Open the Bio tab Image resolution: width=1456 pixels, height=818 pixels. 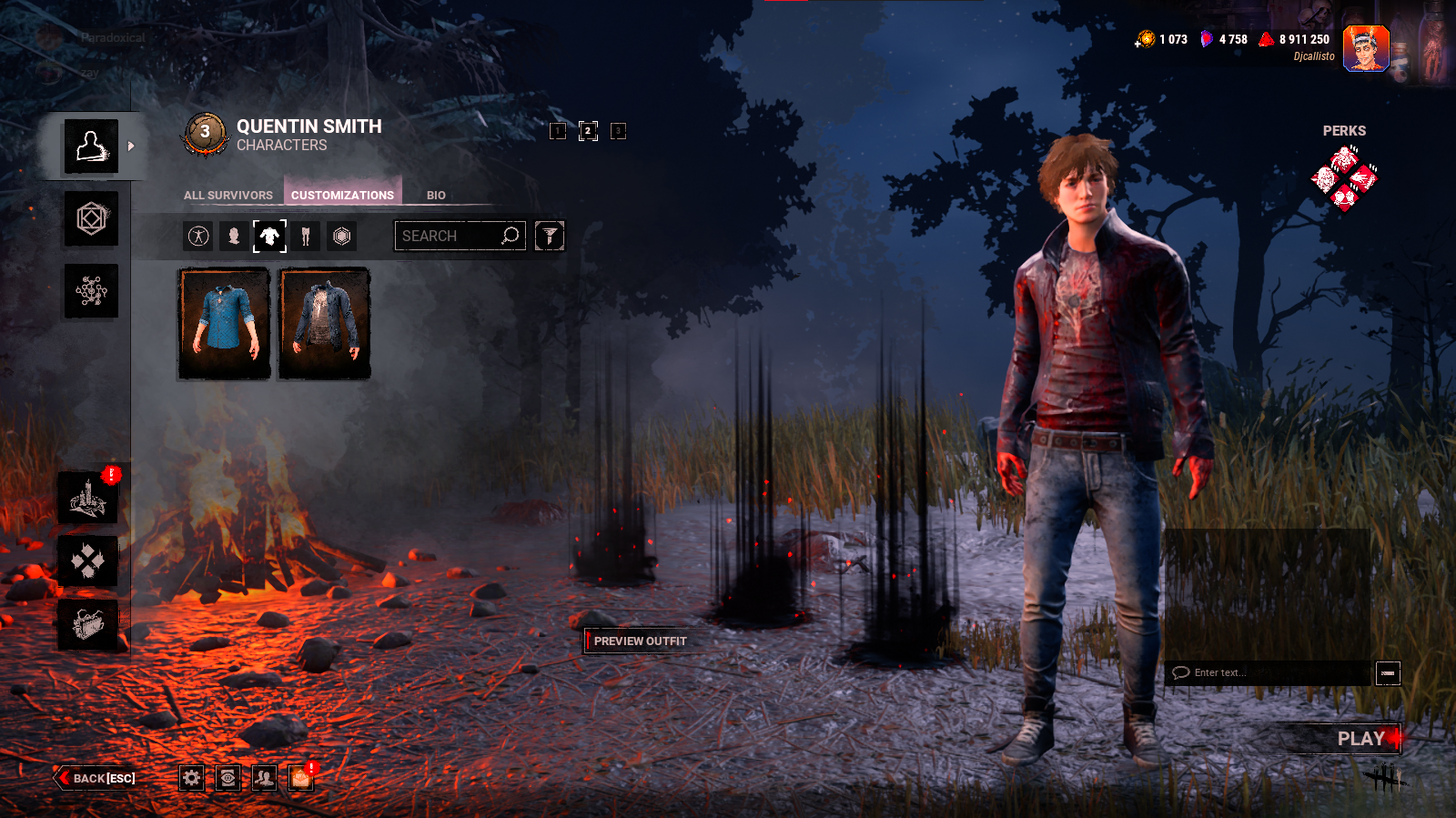click(436, 195)
